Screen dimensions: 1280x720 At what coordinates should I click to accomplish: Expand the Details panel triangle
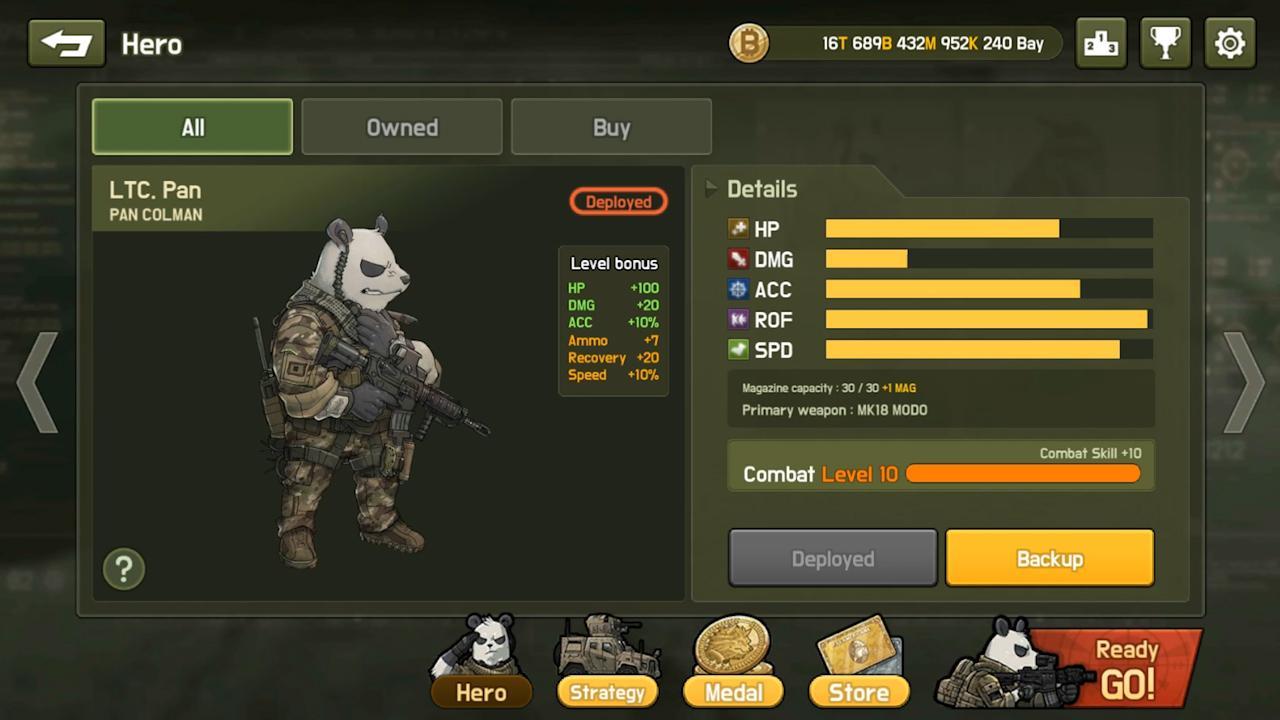pyautogui.click(x=710, y=188)
